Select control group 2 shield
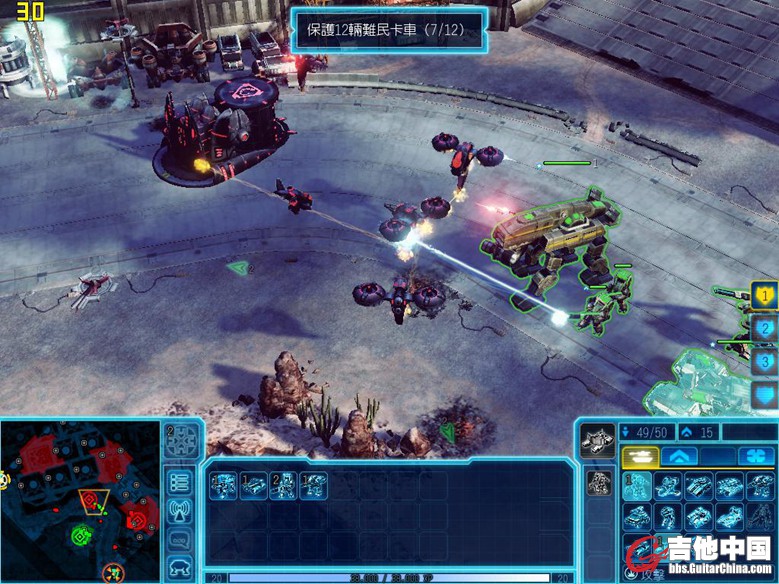779x584 pixels. (x=764, y=328)
